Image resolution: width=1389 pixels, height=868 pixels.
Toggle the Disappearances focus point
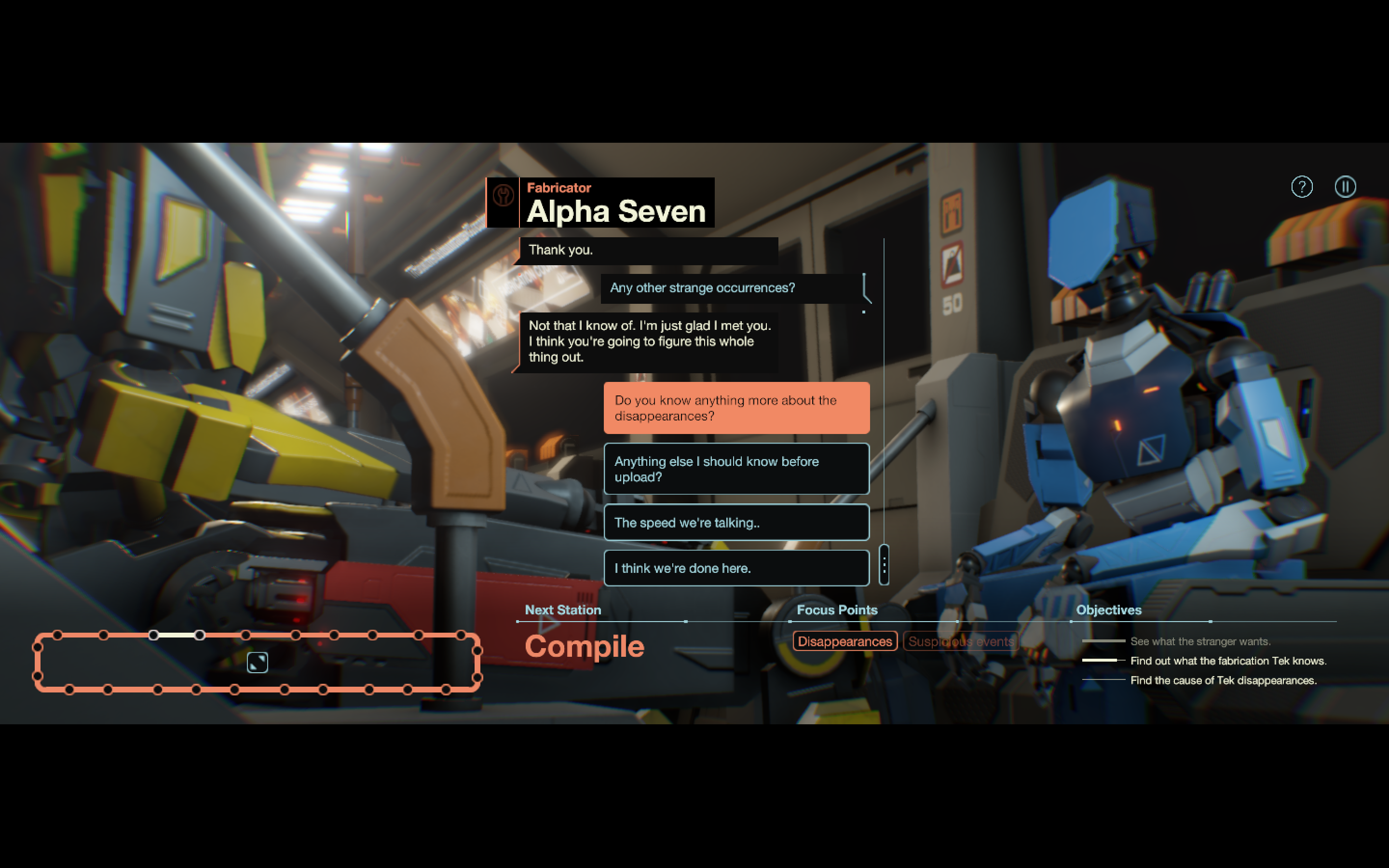[845, 641]
